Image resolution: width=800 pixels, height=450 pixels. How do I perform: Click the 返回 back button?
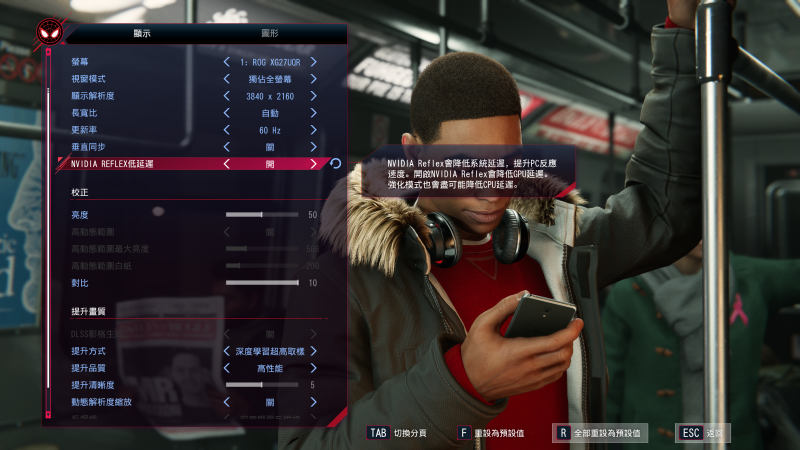coord(704,433)
